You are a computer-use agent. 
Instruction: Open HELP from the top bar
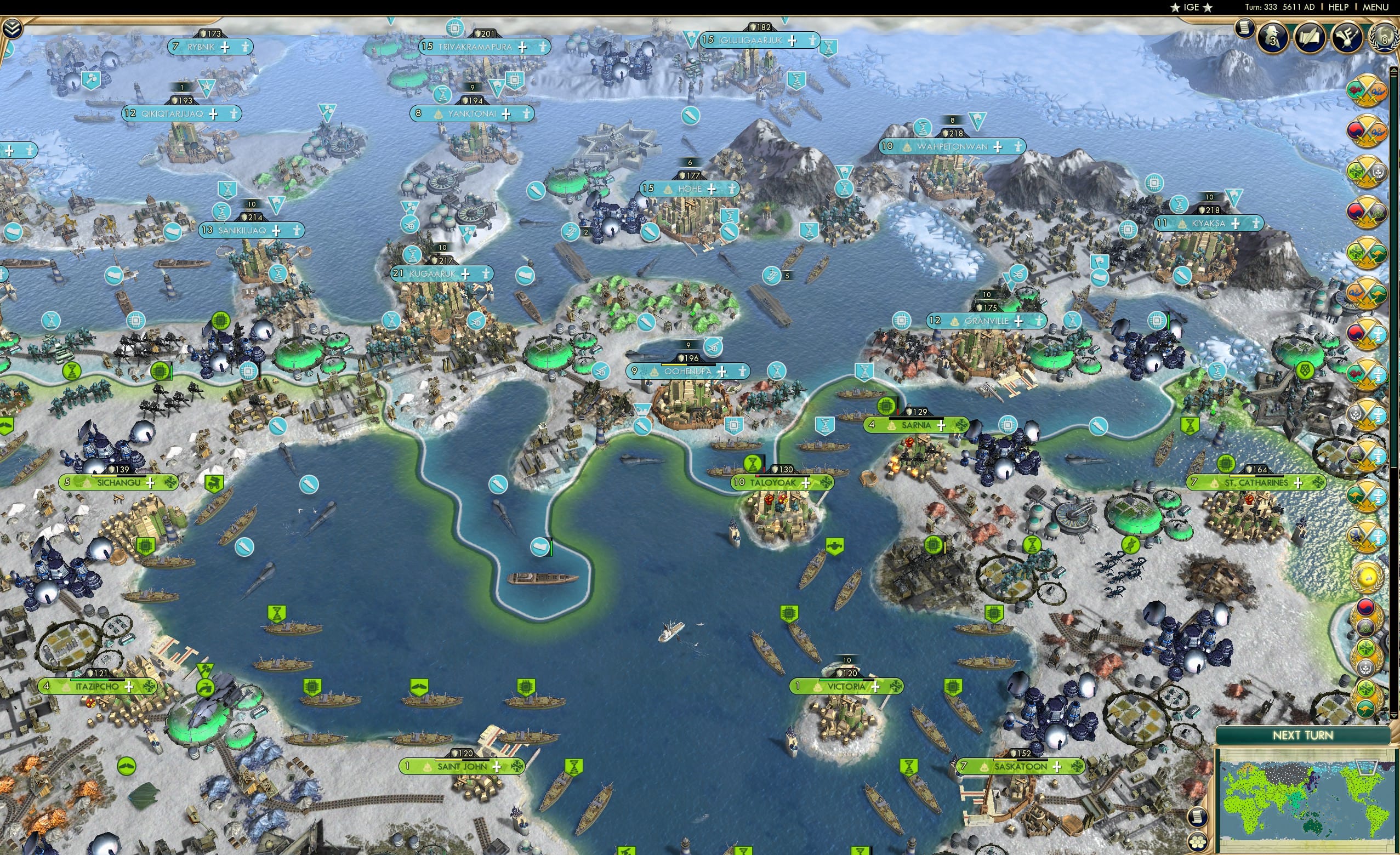[1339, 7]
